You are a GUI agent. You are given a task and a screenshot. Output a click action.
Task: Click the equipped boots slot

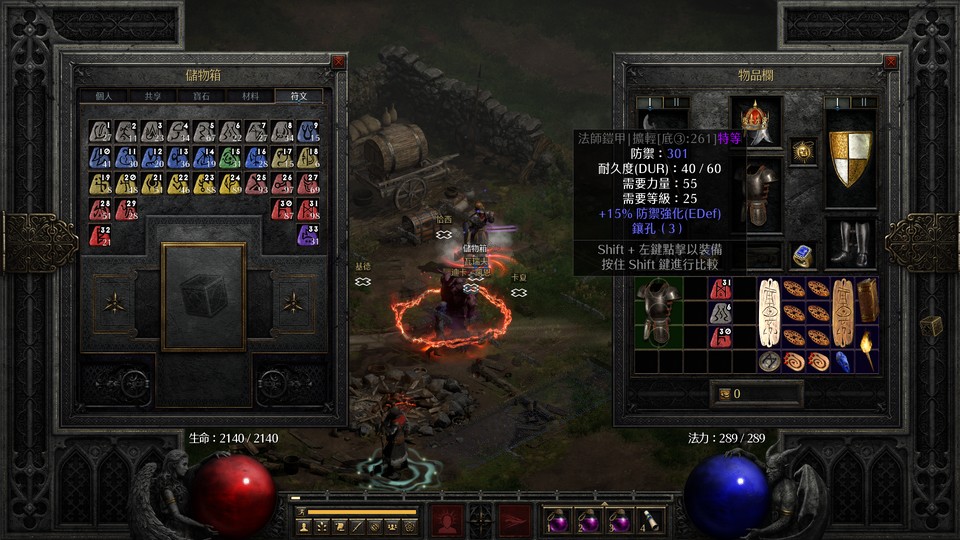point(850,243)
